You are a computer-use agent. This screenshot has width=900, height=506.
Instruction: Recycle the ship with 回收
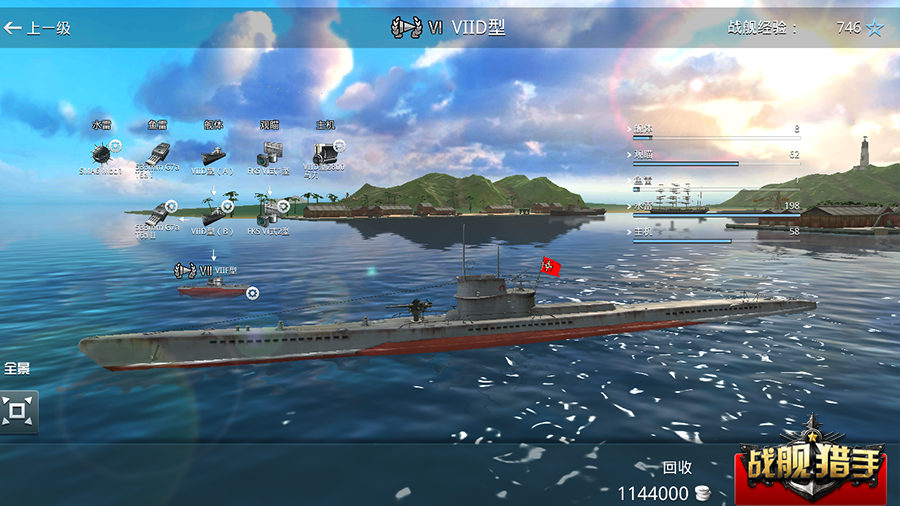(676, 467)
